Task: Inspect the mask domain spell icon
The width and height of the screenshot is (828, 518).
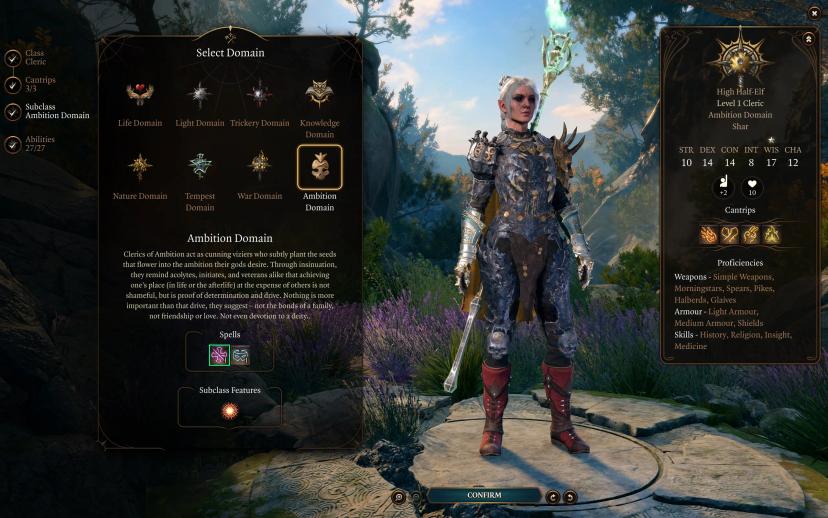Action: [x=241, y=355]
